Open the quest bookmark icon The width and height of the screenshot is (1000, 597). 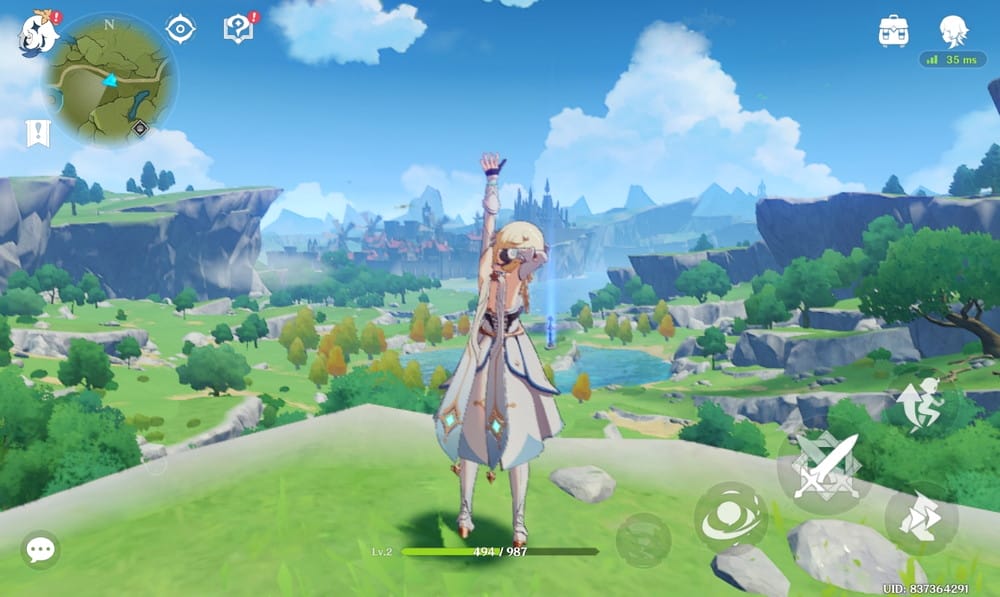pos(39,132)
